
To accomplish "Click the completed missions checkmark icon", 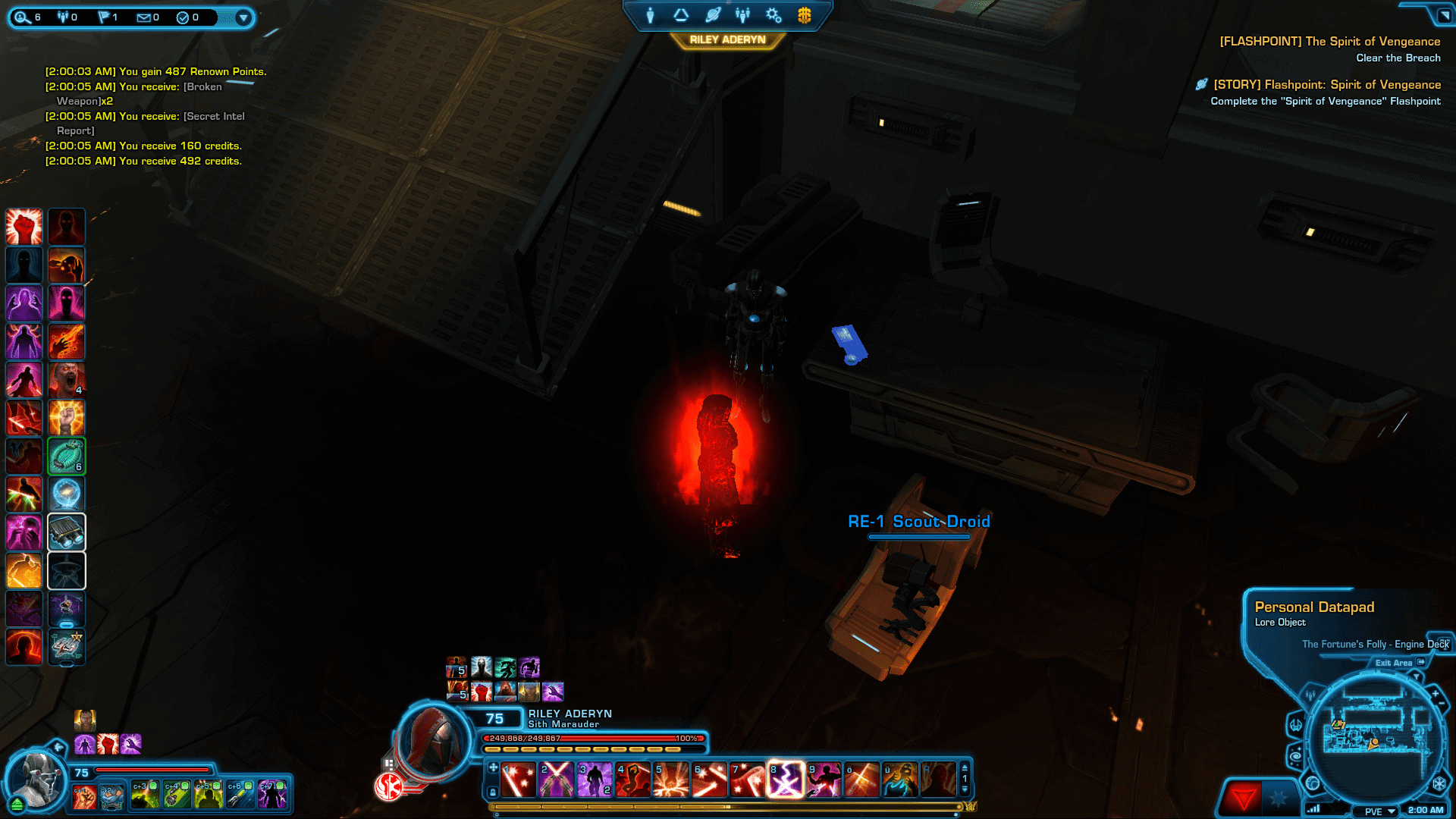I will [183, 17].
